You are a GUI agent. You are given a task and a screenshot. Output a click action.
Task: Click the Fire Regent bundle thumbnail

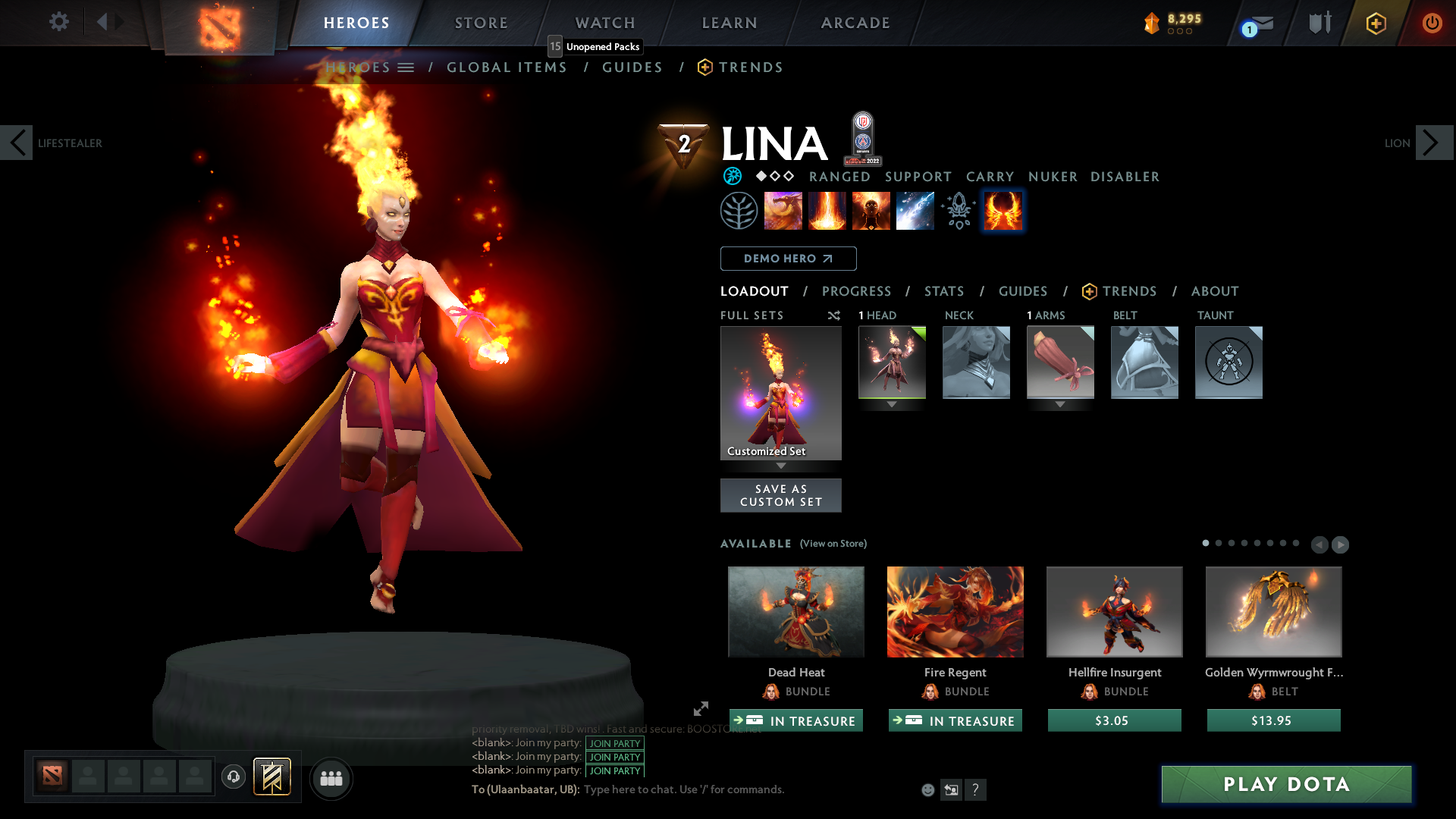tap(955, 612)
